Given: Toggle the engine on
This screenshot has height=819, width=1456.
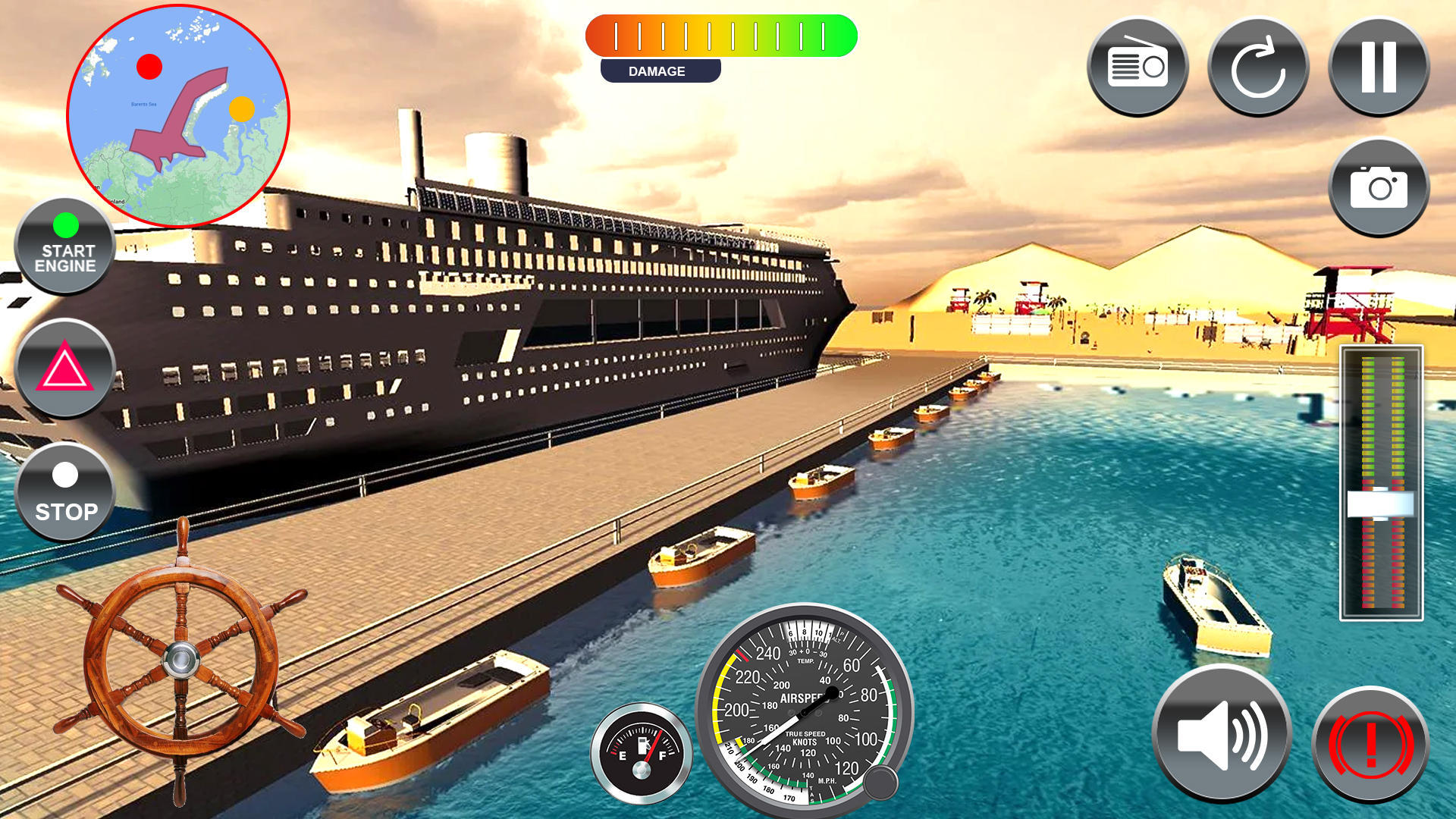Looking at the screenshot, I should click(x=64, y=244).
